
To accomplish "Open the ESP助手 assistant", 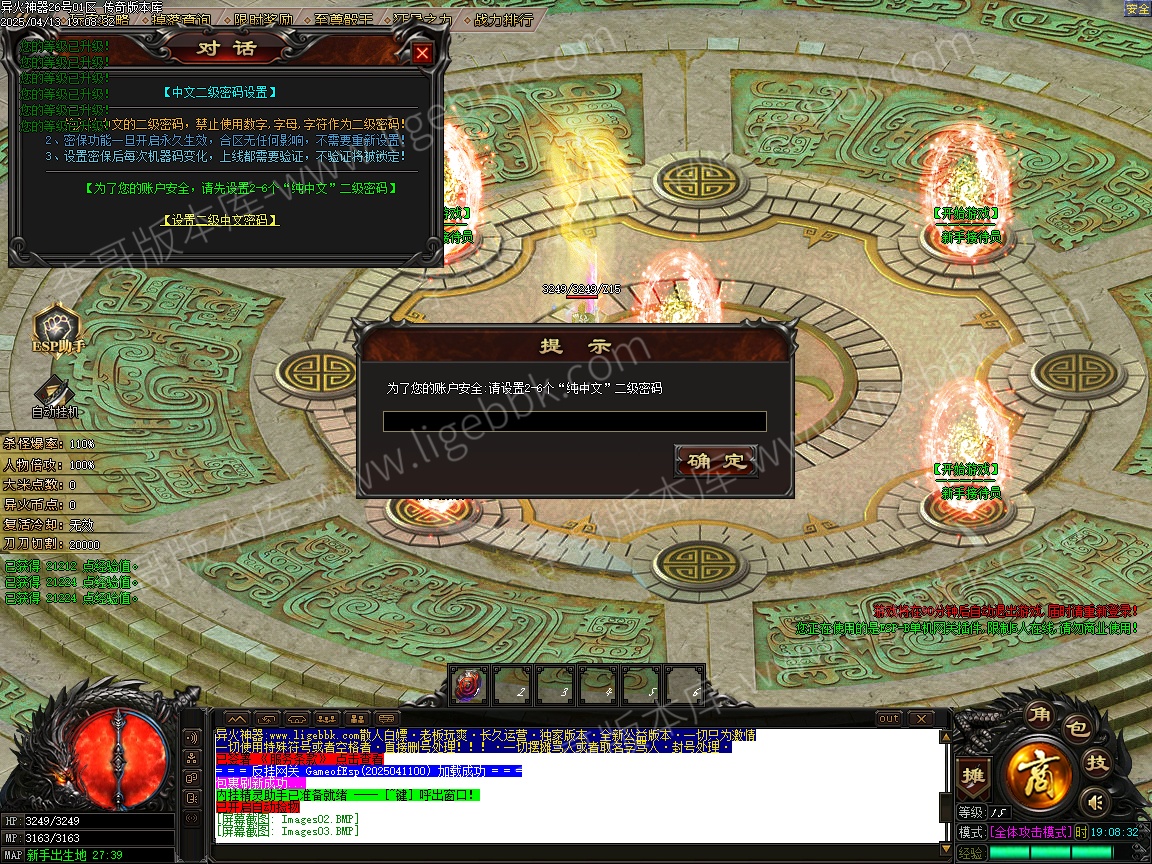I will 57,332.
